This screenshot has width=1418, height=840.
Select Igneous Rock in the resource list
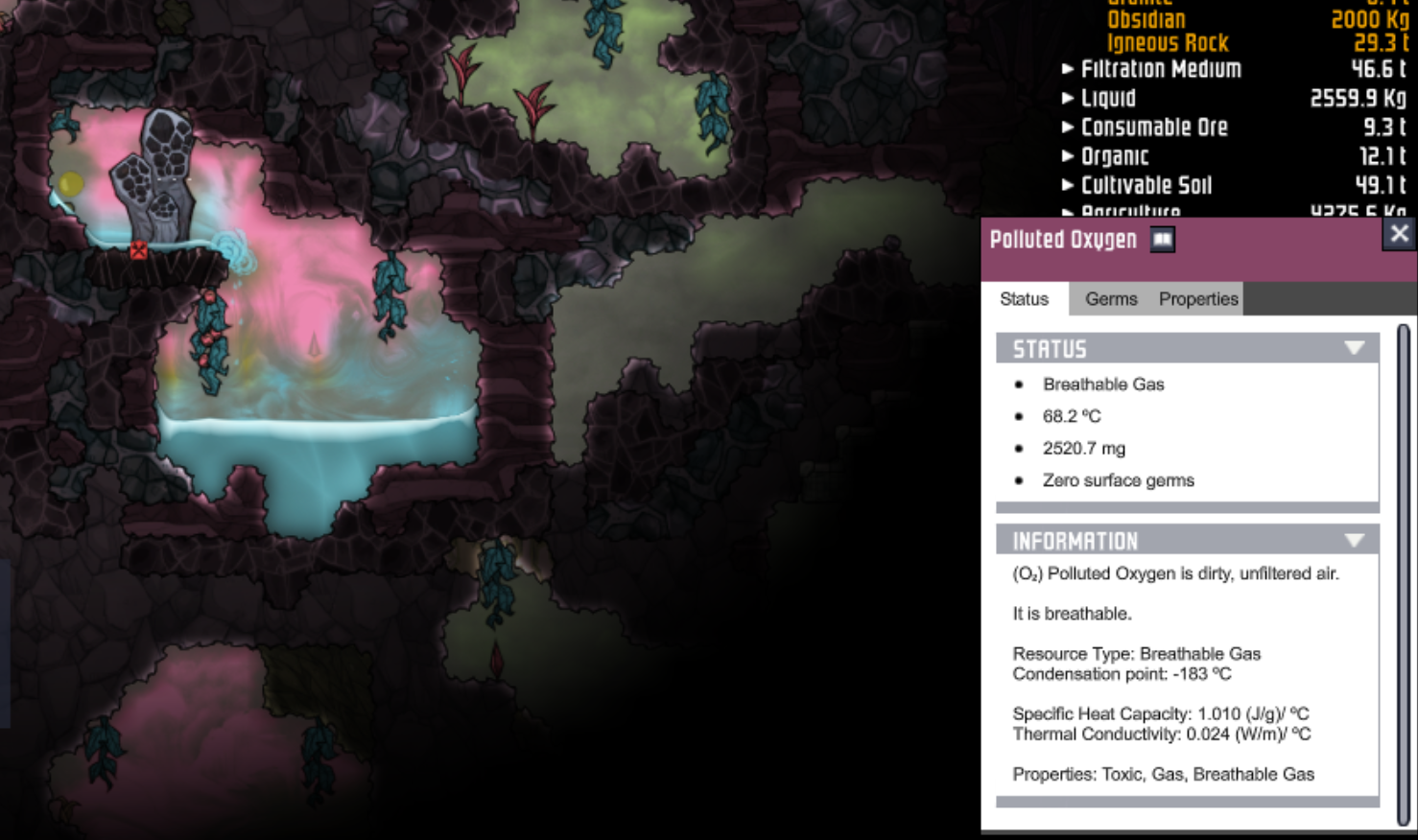pos(1161,42)
